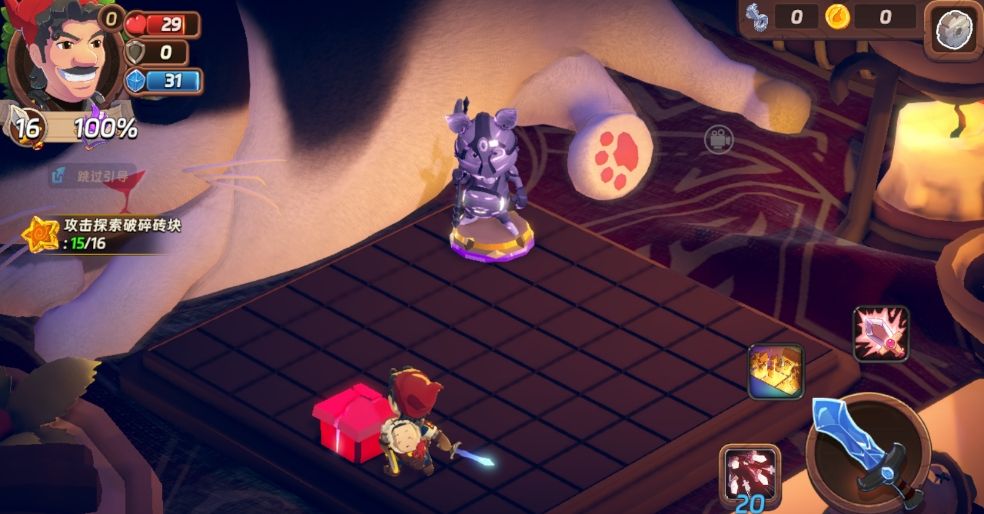Image resolution: width=984 pixels, height=514 pixels.
Task: Open the settings gear button
Action: [x=953, y=30]
